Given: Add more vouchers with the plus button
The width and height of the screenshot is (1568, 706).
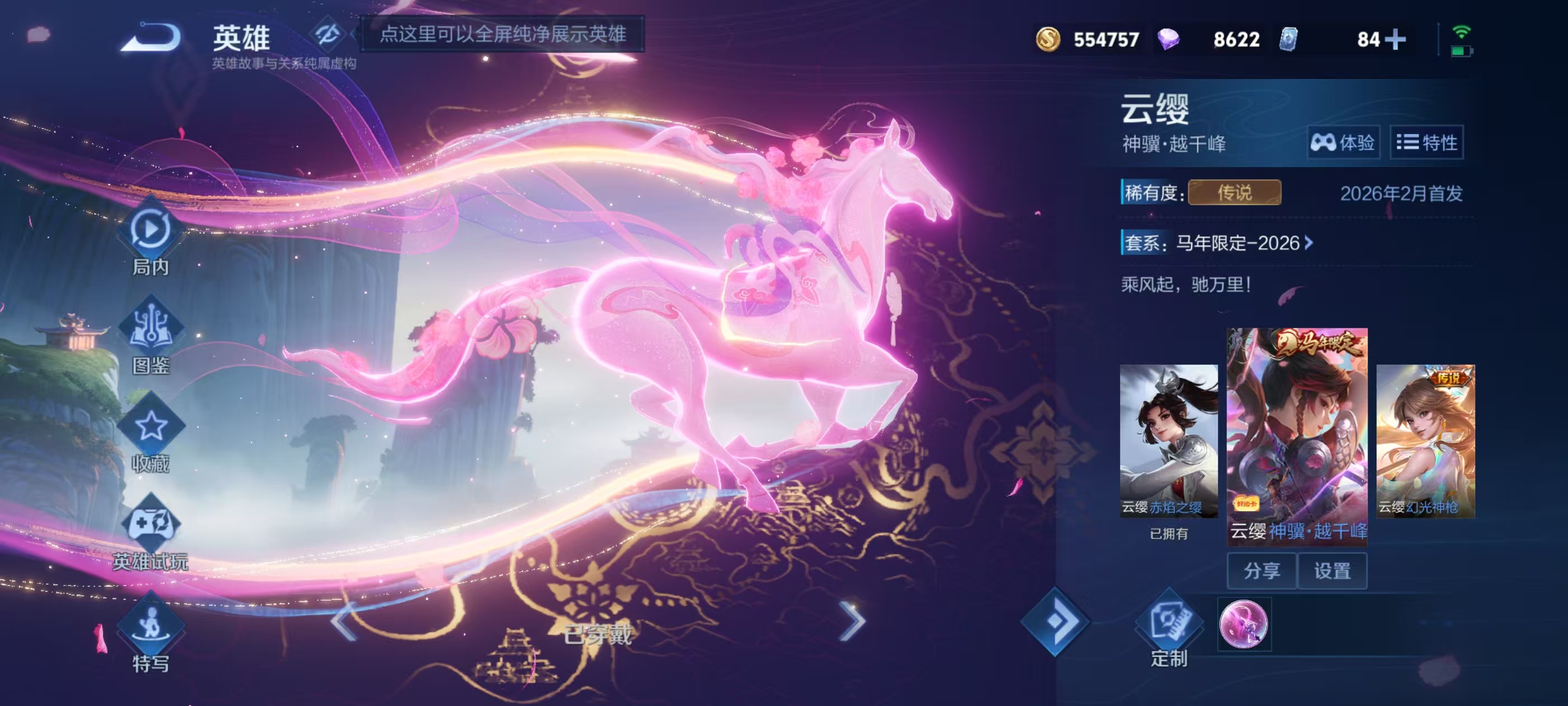Looking at the screenshot, I should (x=1395, y=40).
